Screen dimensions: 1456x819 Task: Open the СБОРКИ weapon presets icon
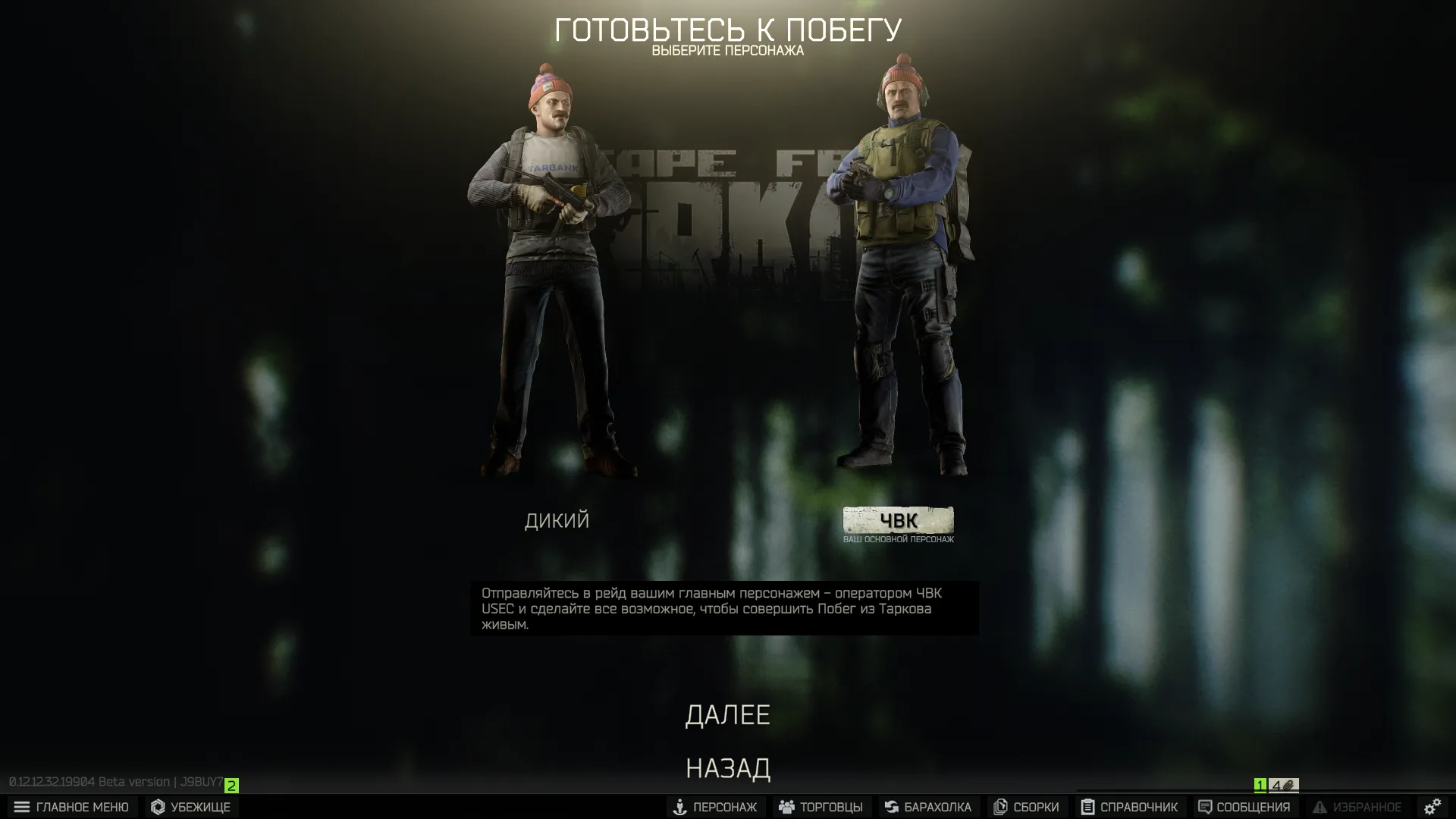(1001, 807)
